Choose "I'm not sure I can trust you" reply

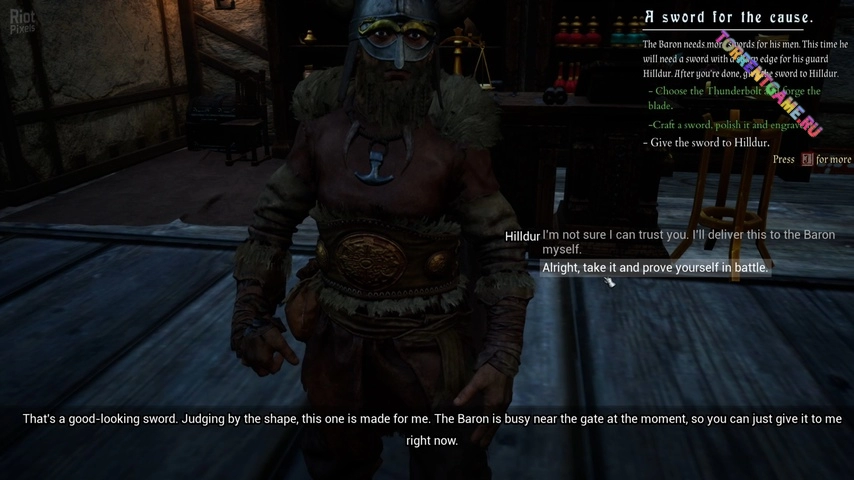coord(688,241)
